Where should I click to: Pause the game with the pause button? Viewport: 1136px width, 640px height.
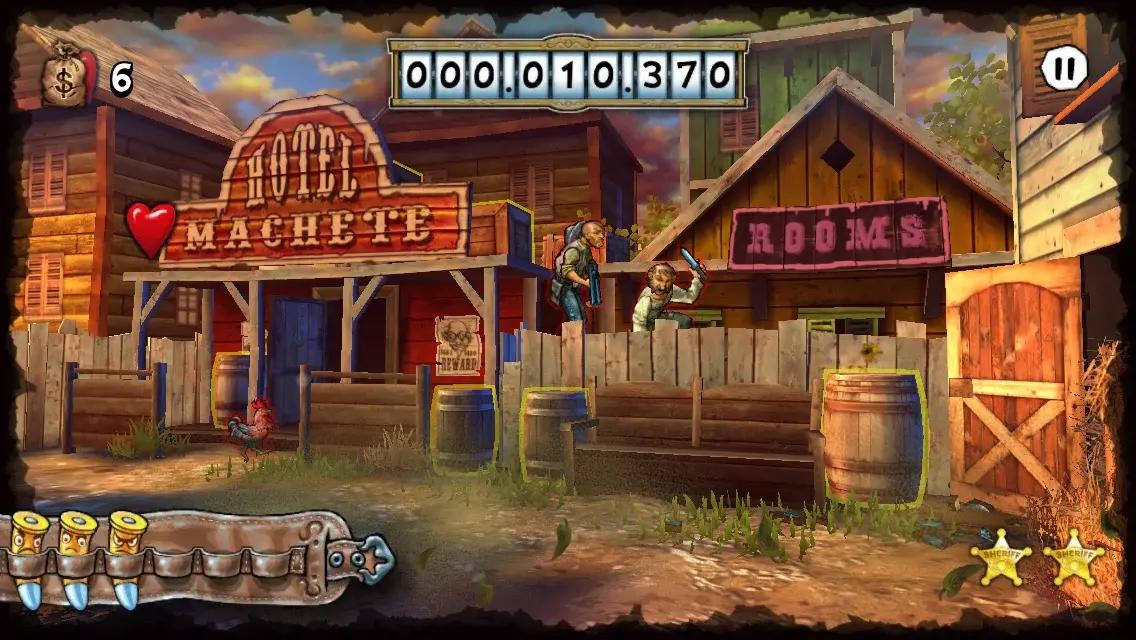[x=1064, y=69]
